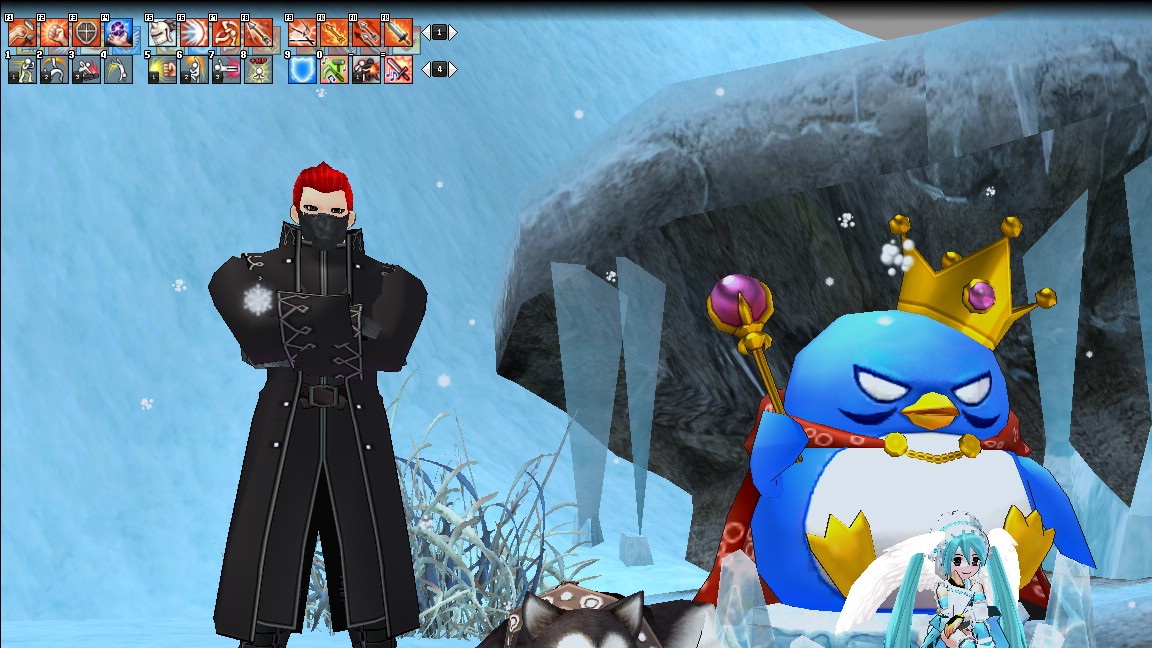Trigger the white shockwave blast skill
Viewport: 1152px width, 648px height.
tap(194, 33)
